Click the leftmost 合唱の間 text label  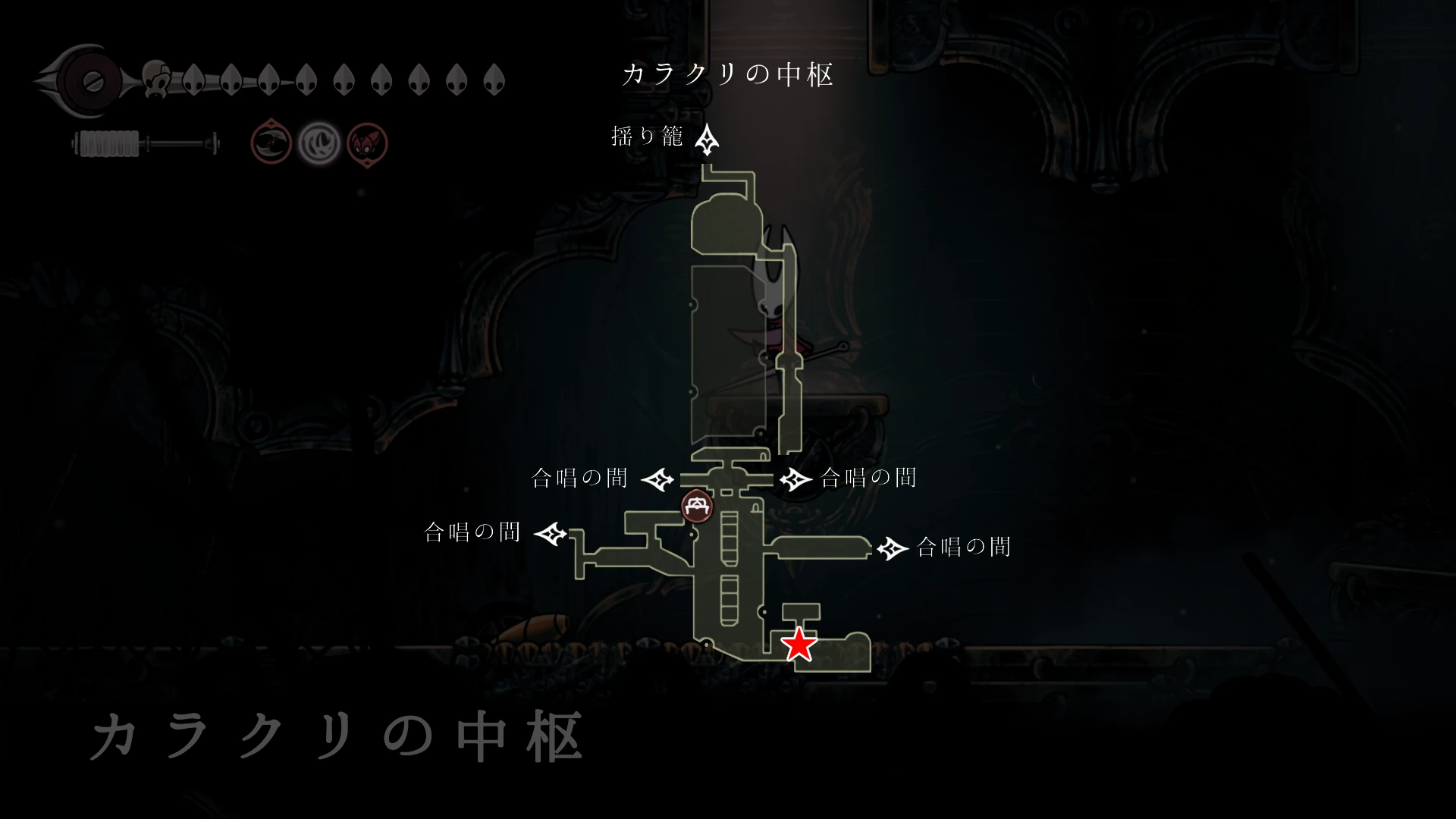click(x=472, y=533)
